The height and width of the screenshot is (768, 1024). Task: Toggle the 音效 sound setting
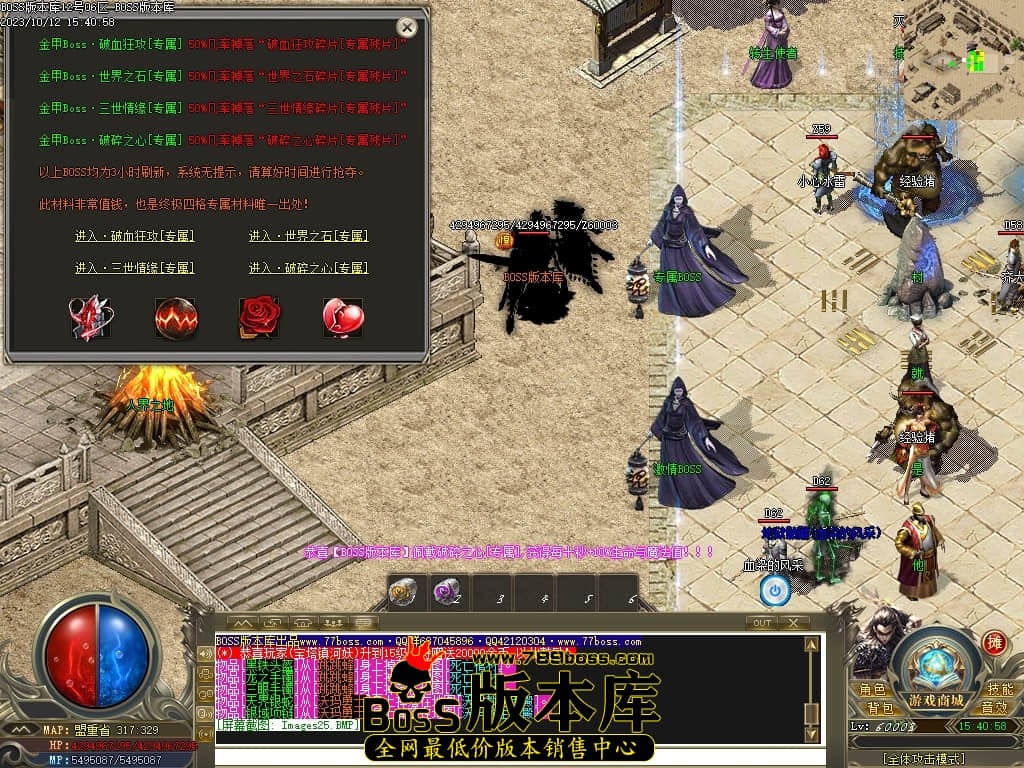993,708
